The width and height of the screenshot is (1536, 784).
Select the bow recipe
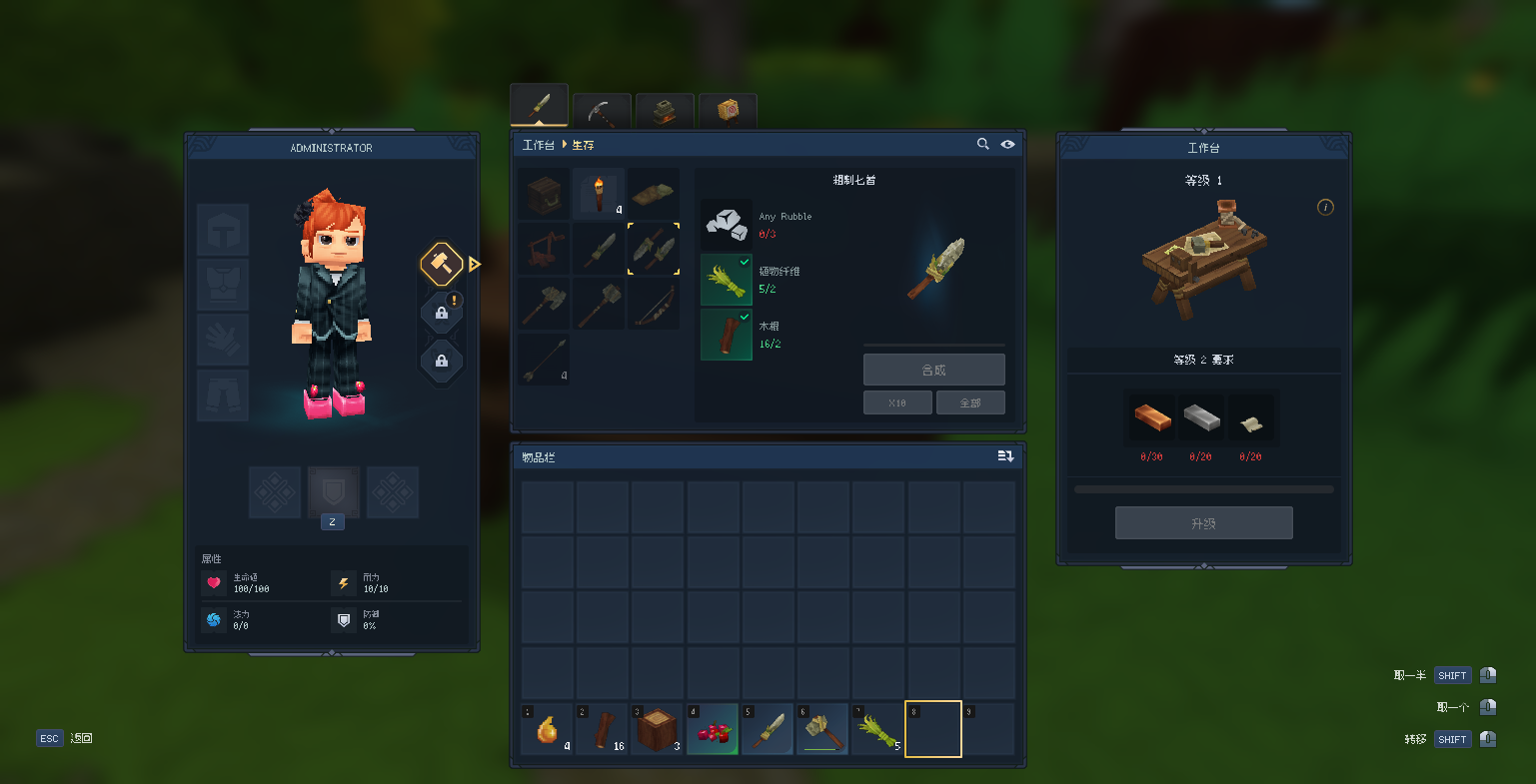coord(654,303)
